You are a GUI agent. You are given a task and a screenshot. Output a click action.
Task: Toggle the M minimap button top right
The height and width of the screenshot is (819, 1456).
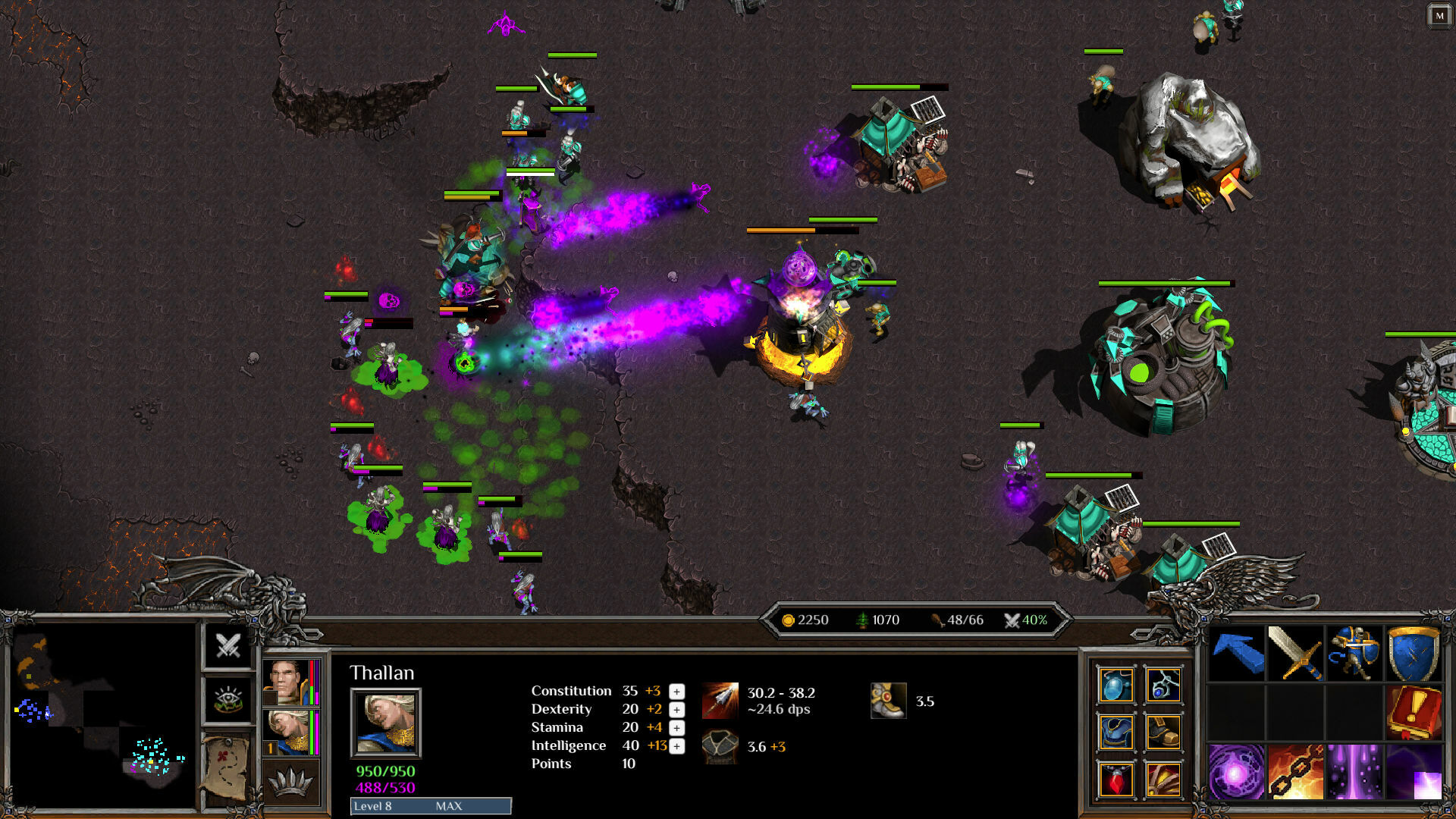coord(1439,14)
